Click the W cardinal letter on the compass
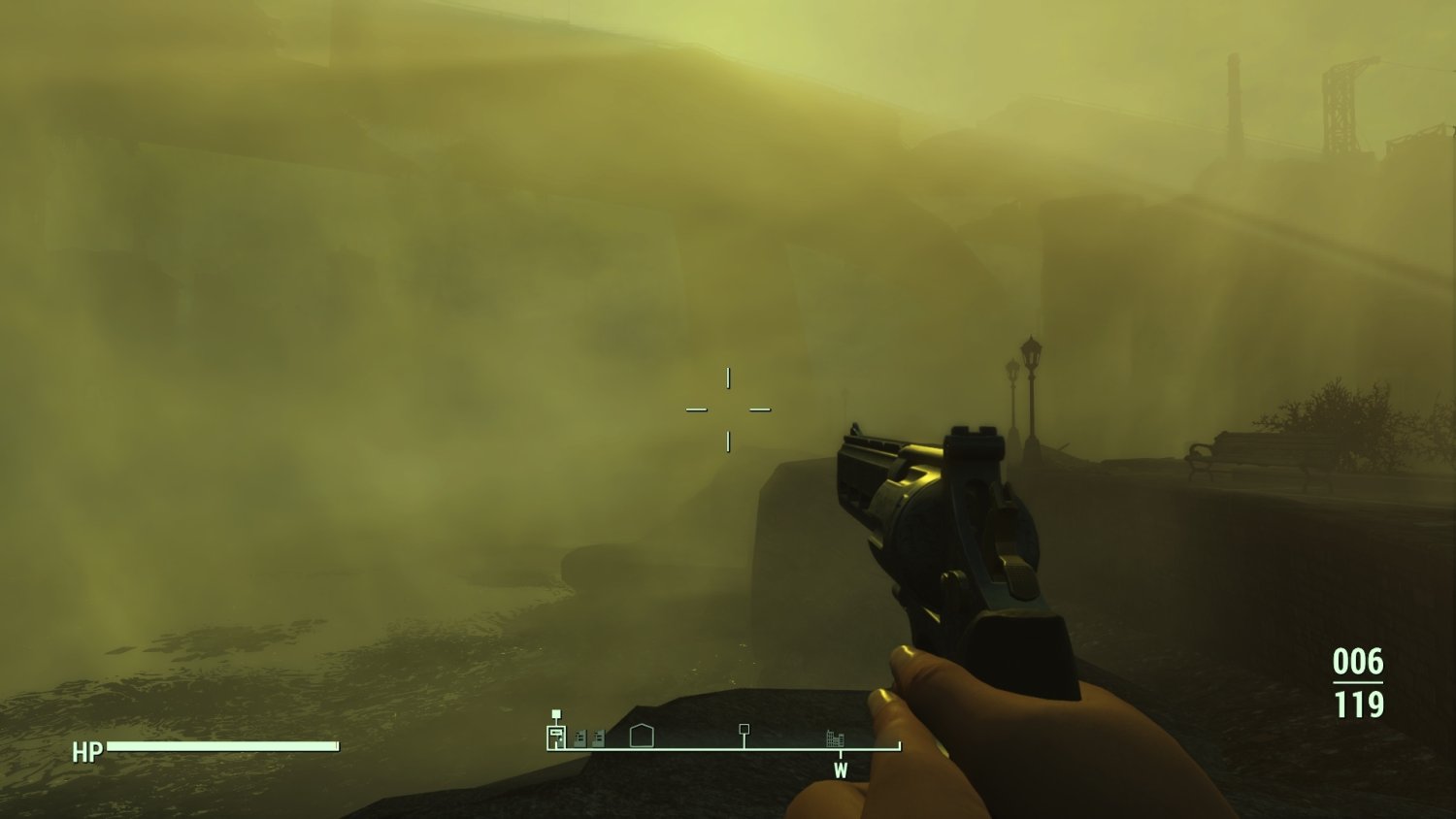 (841, 769)
